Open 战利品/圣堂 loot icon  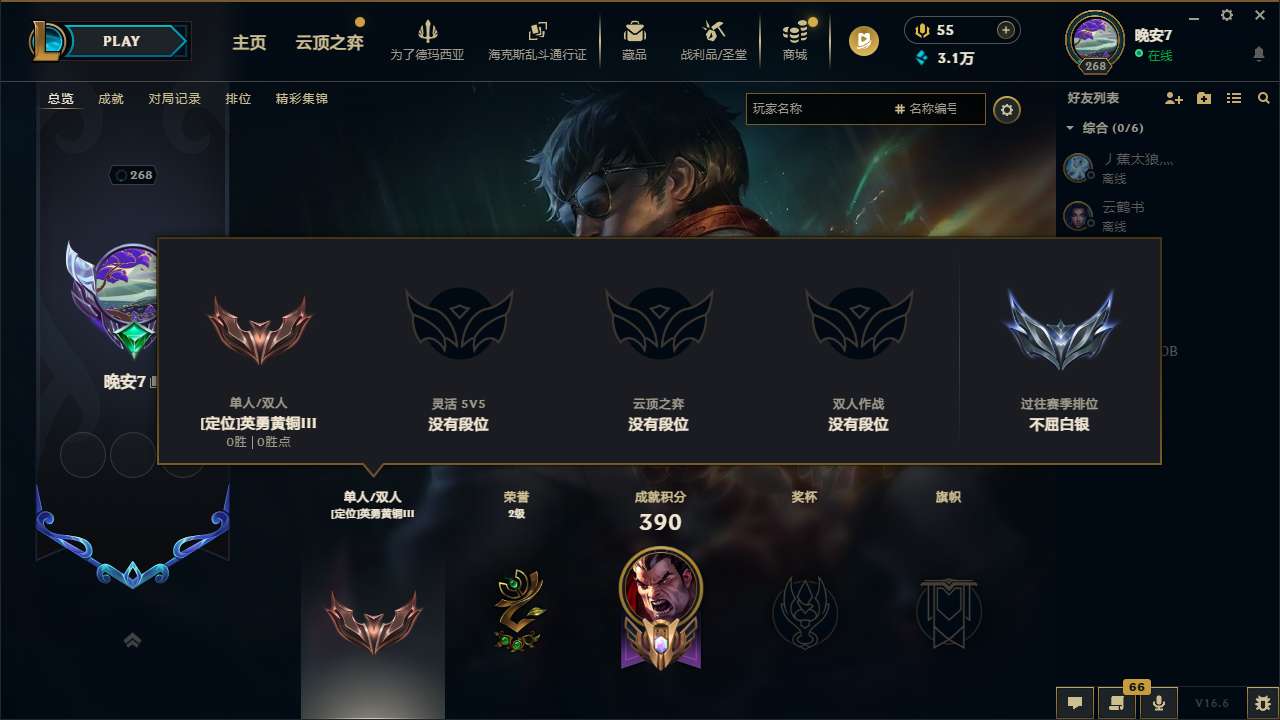pyautogui.click(x=712, y=40)
